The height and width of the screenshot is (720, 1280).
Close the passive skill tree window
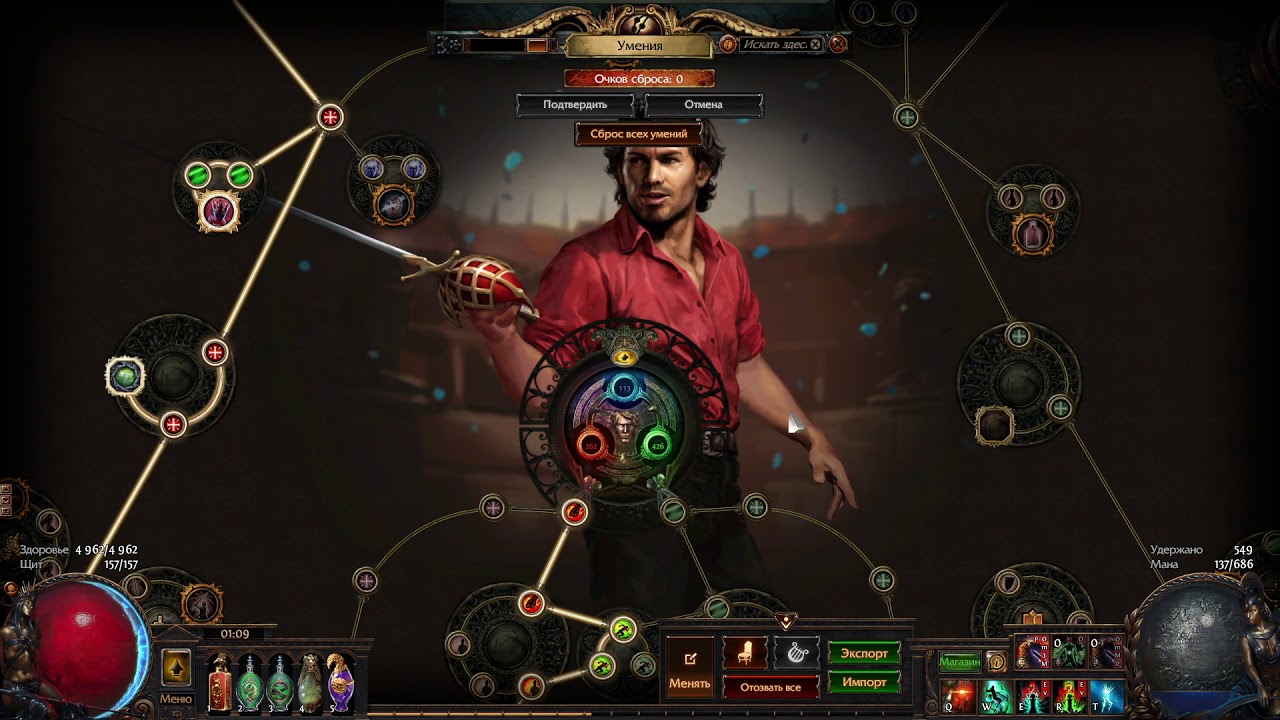click(838, 44)
